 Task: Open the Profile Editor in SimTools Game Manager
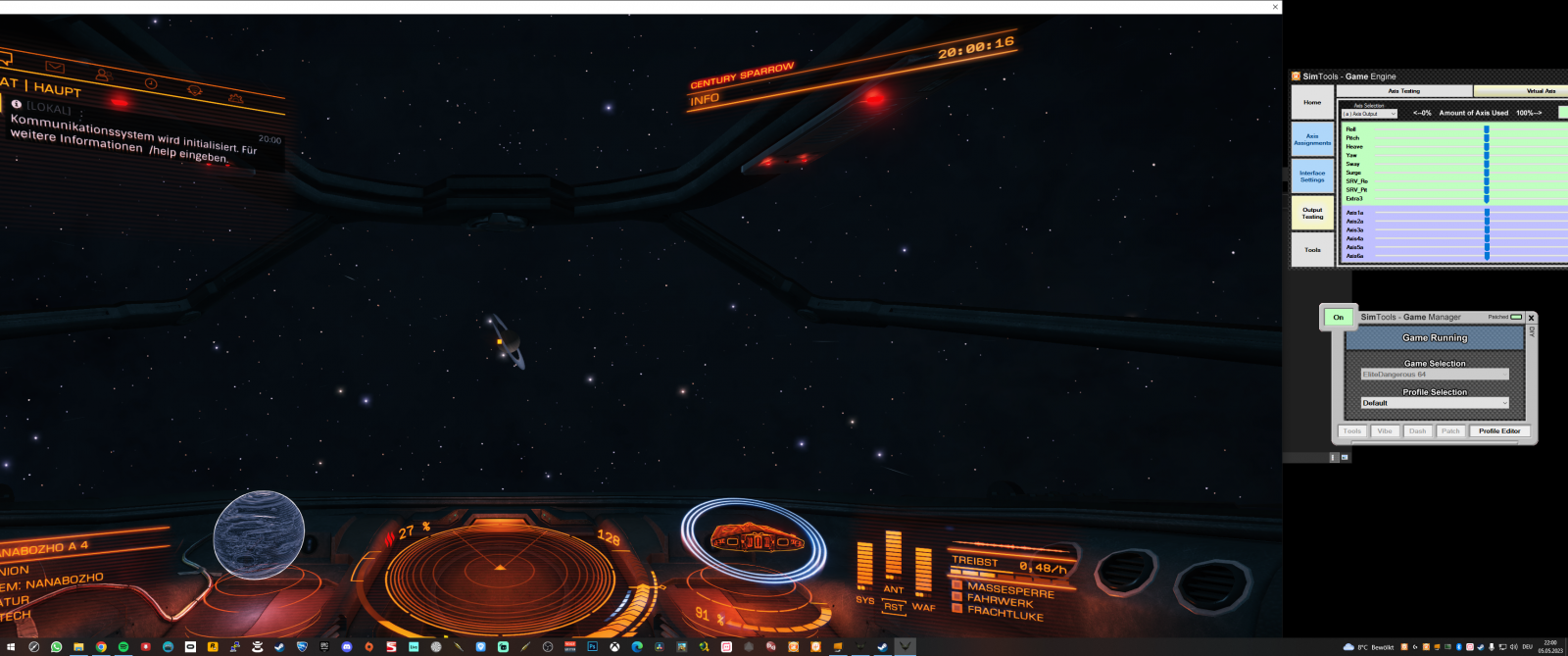pos(1499,431)
